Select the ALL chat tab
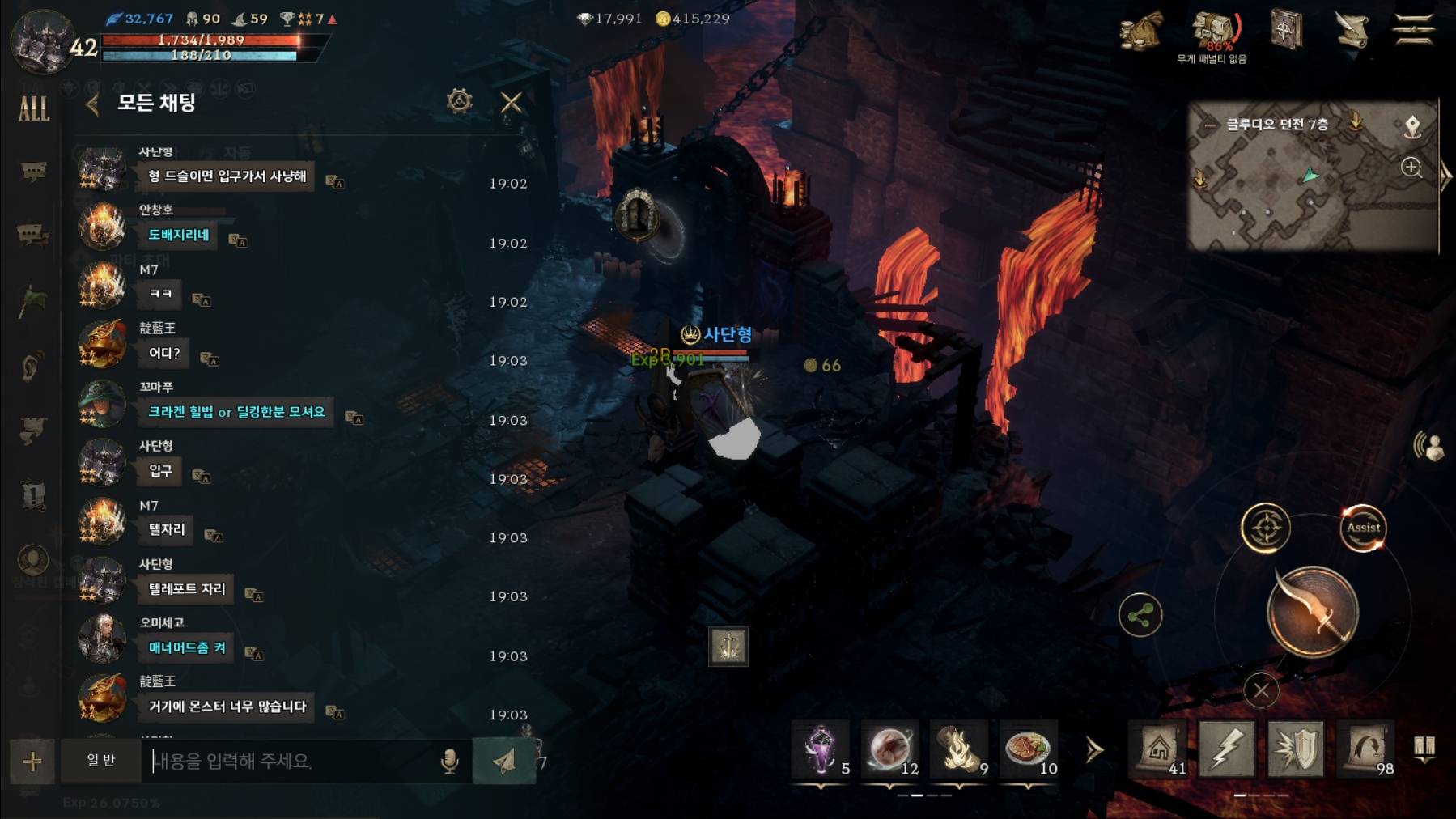 point(33,108)
